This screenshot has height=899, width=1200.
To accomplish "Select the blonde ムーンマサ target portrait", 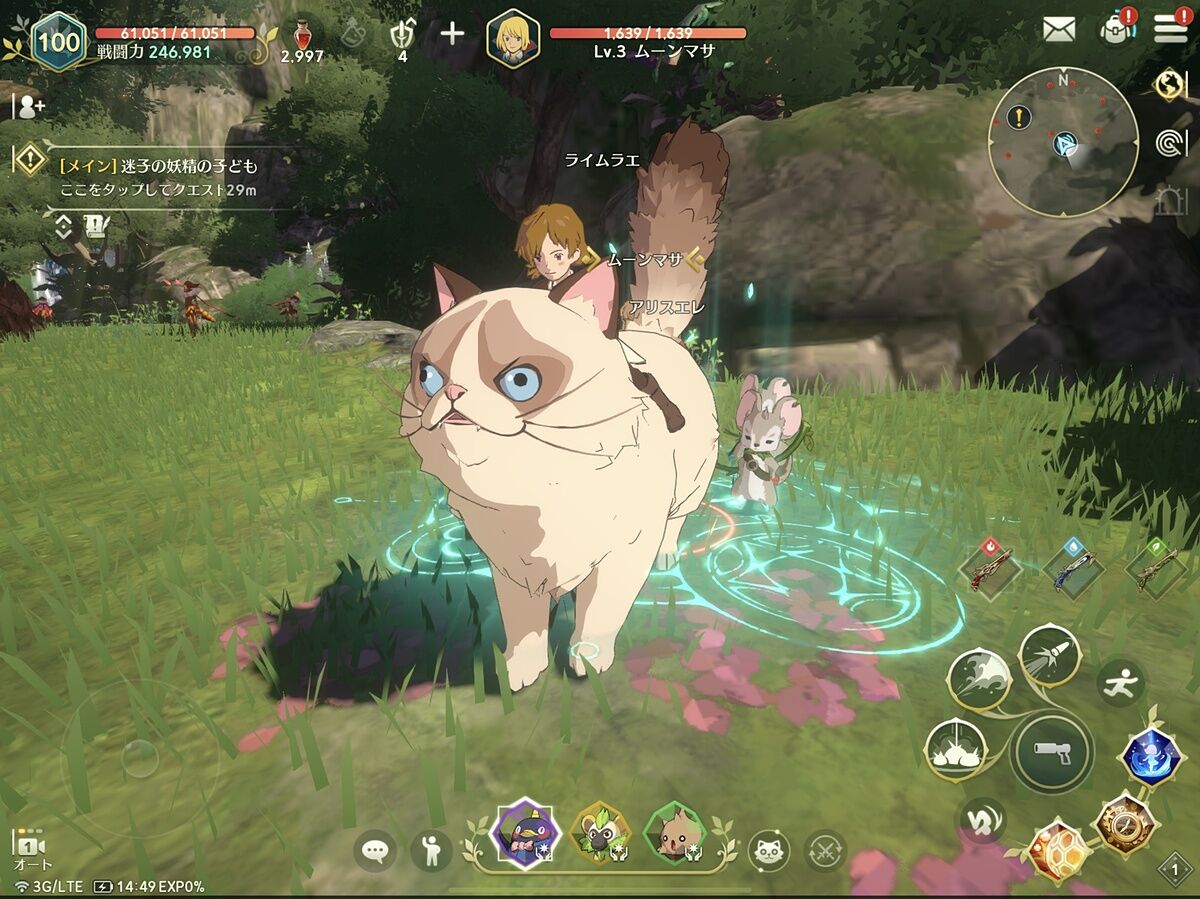I will (x=513, y=39).
